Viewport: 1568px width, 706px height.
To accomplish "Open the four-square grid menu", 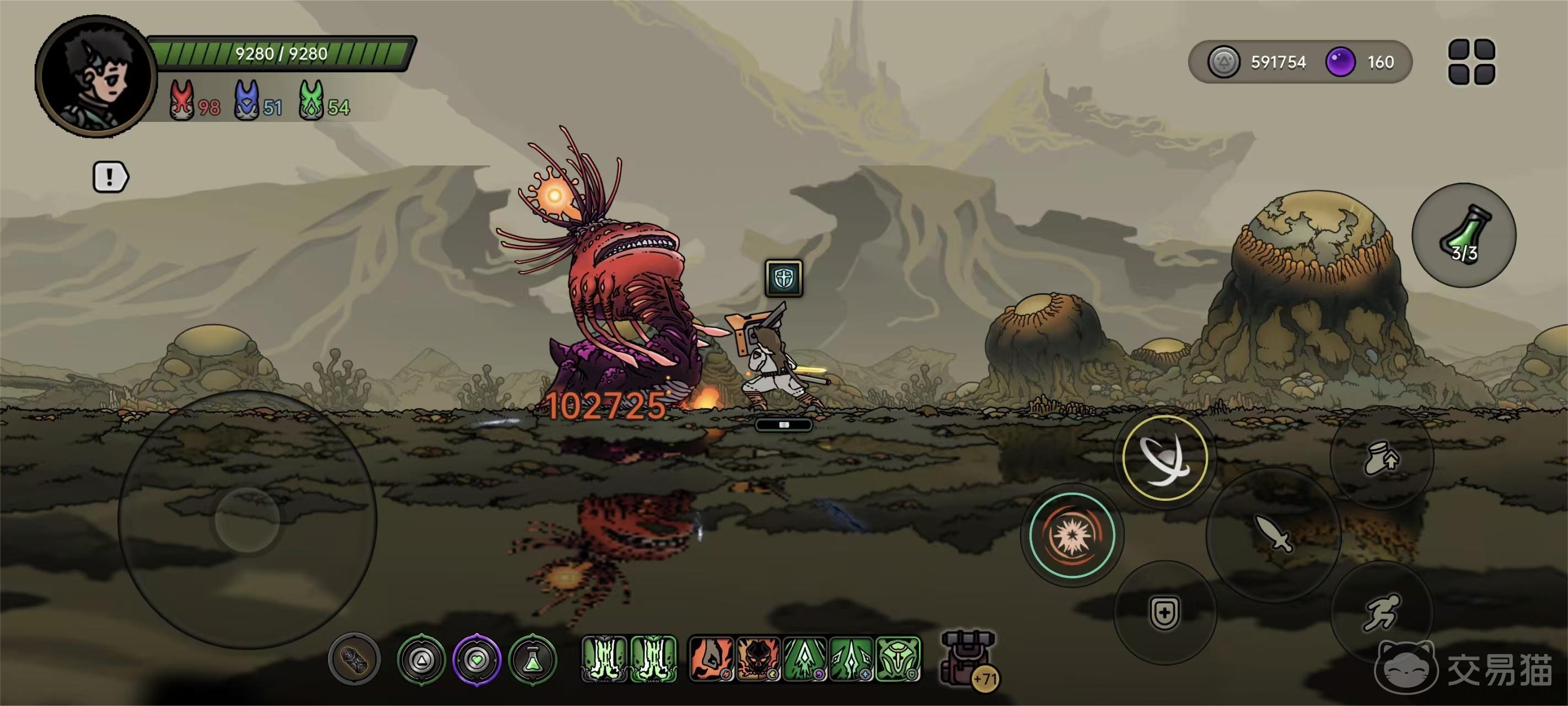I will click(1471, 62).
